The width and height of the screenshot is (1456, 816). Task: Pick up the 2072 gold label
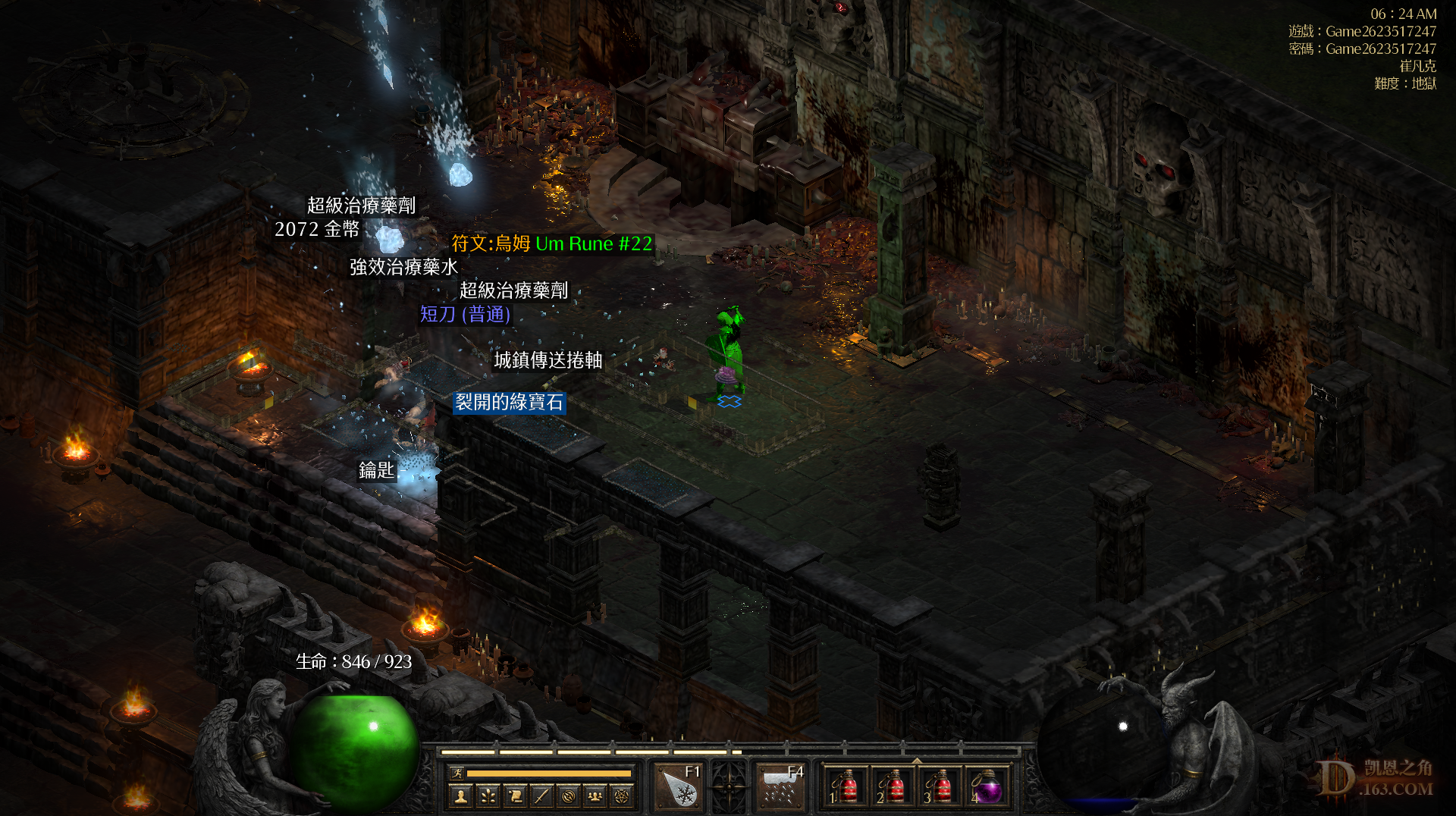317,229
